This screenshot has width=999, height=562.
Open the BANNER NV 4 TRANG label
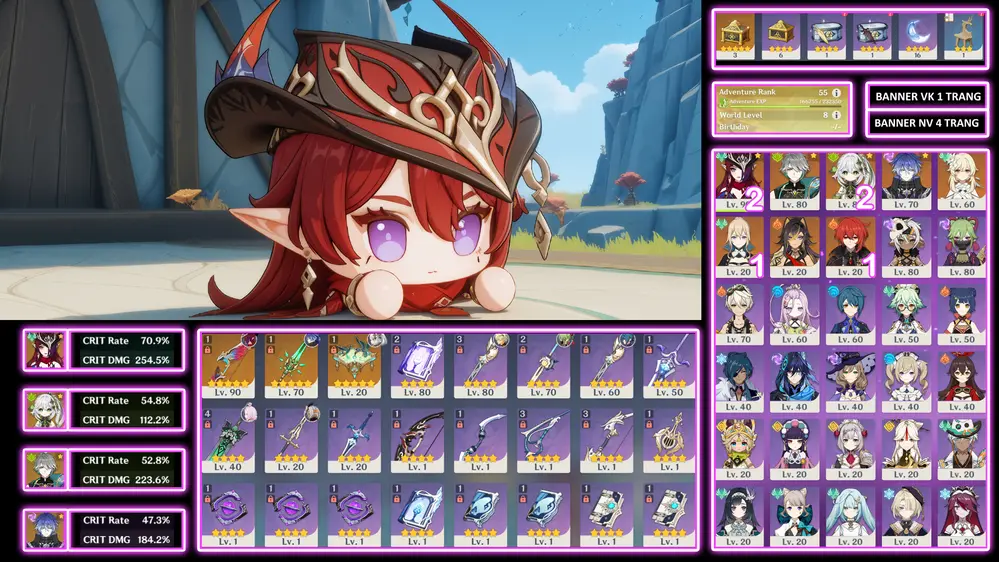pos(927,123)
